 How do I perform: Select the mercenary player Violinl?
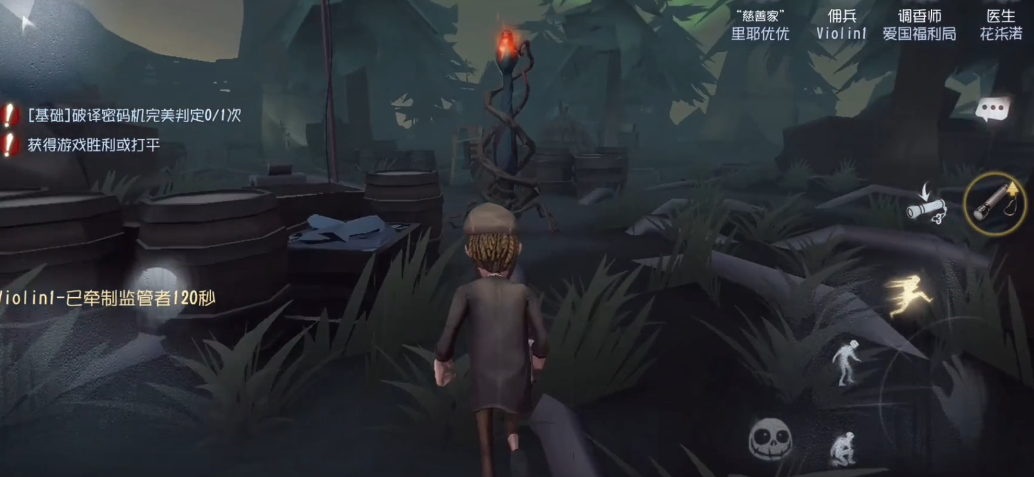[x=841, y=25]
